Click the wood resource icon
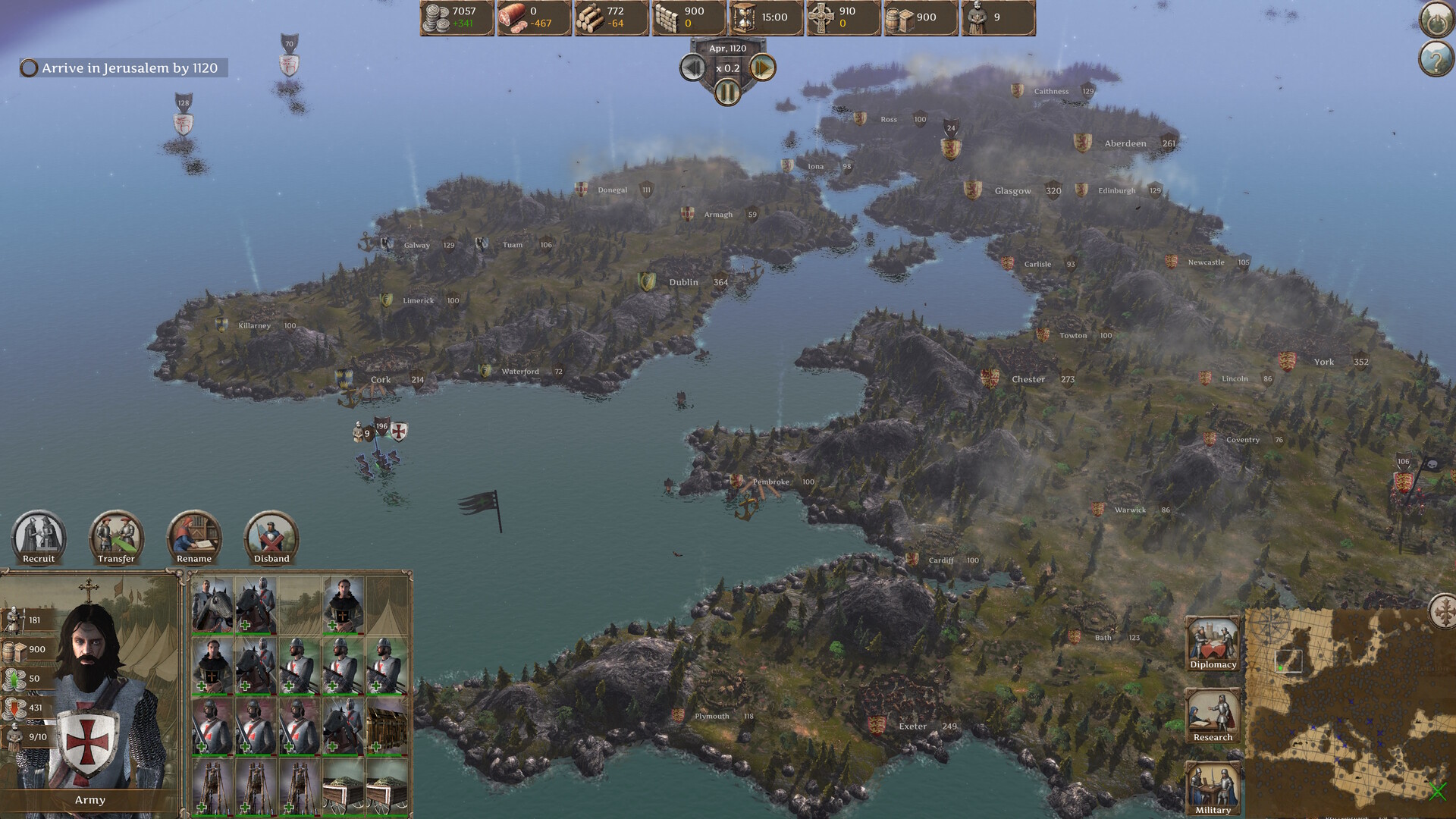The image size is (1456, 819). pyautogui.click(x=589, y=17)
